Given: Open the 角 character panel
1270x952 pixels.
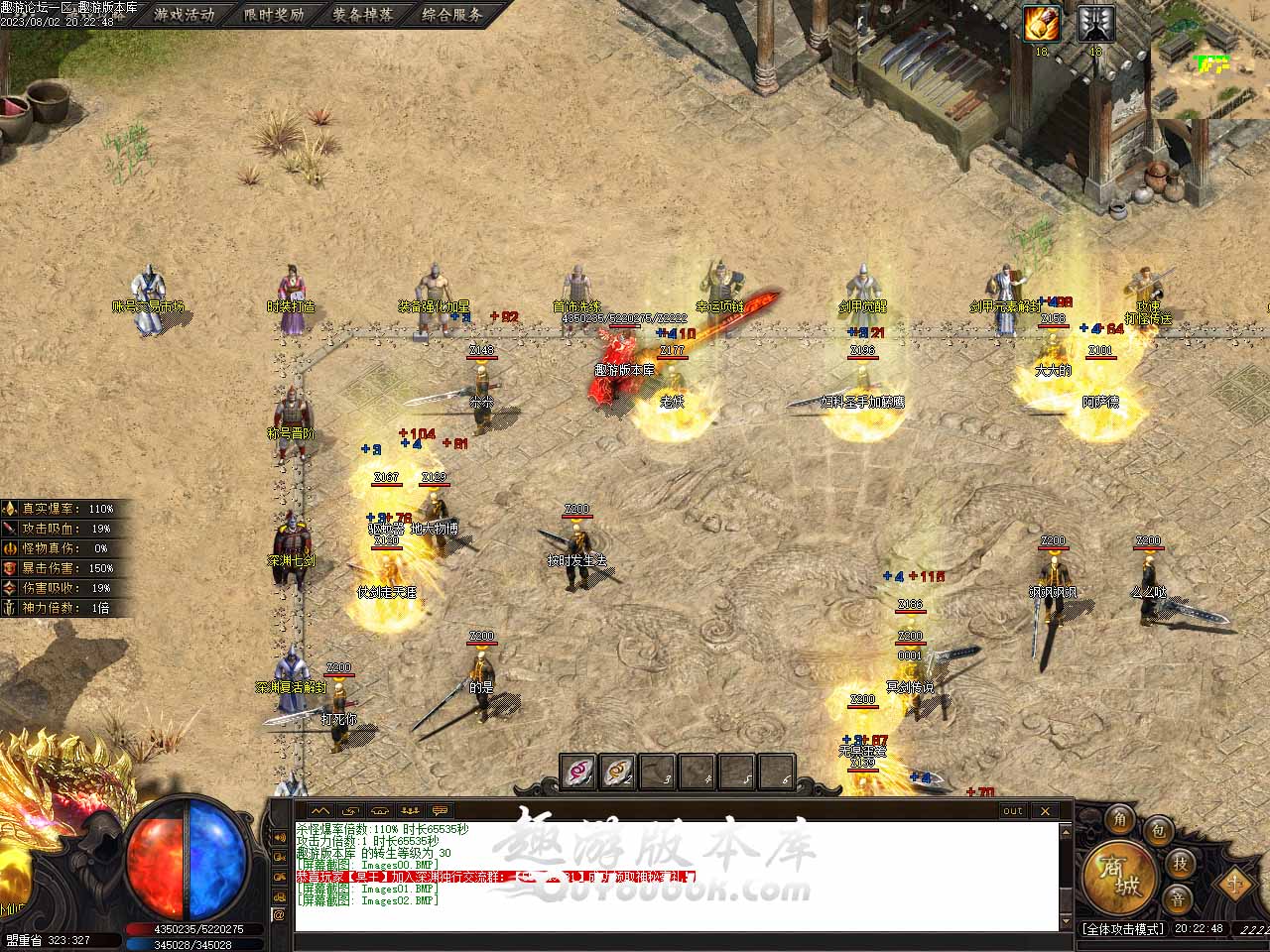Looking at the screenshot, I should click(x=1120, y=819).
